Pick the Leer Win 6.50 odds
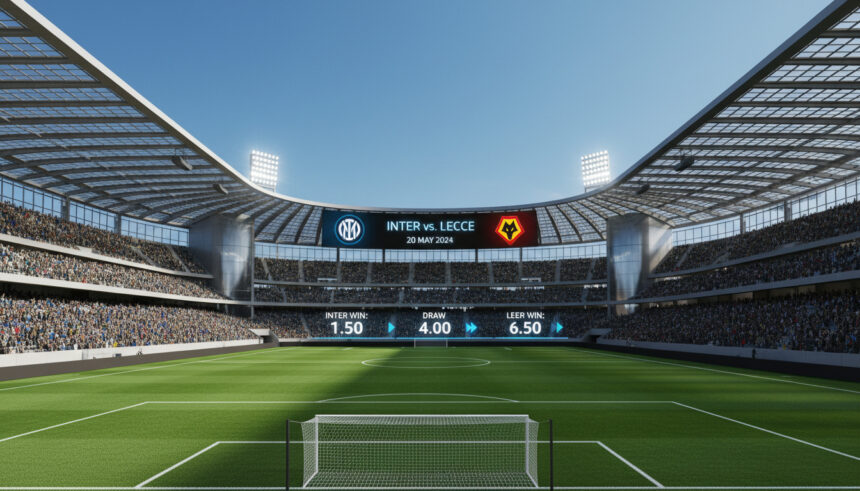Image resolution: width=860 pixels, height=491 pixels. 525,327
